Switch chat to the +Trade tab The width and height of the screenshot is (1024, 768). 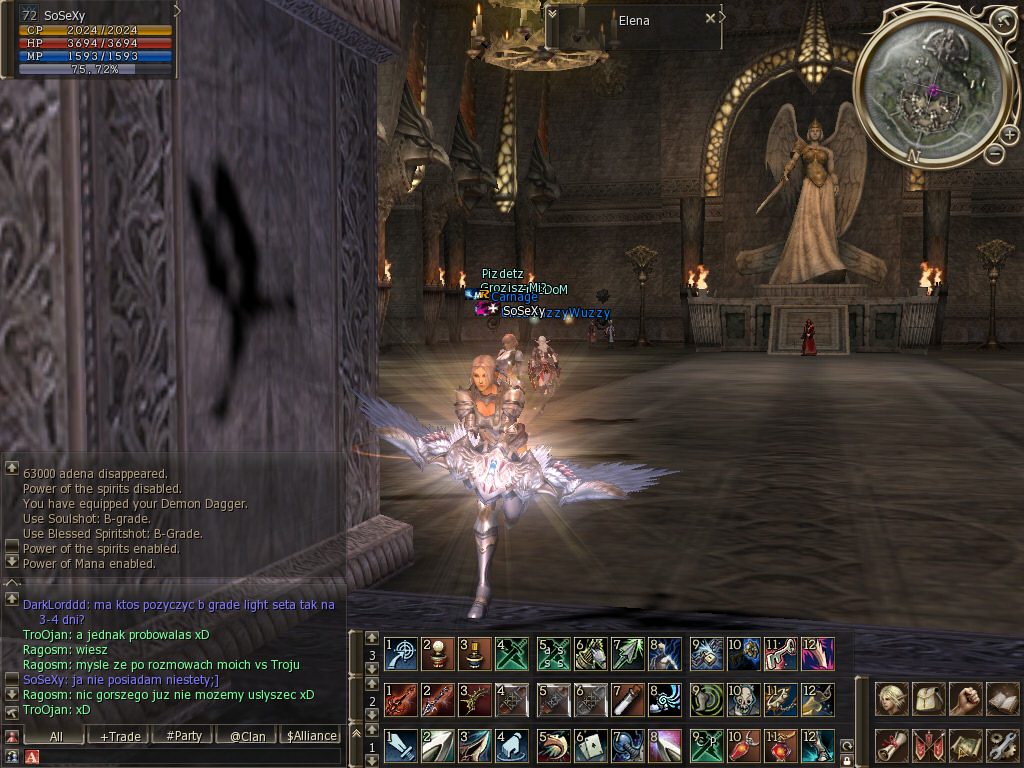click(120, 736)
